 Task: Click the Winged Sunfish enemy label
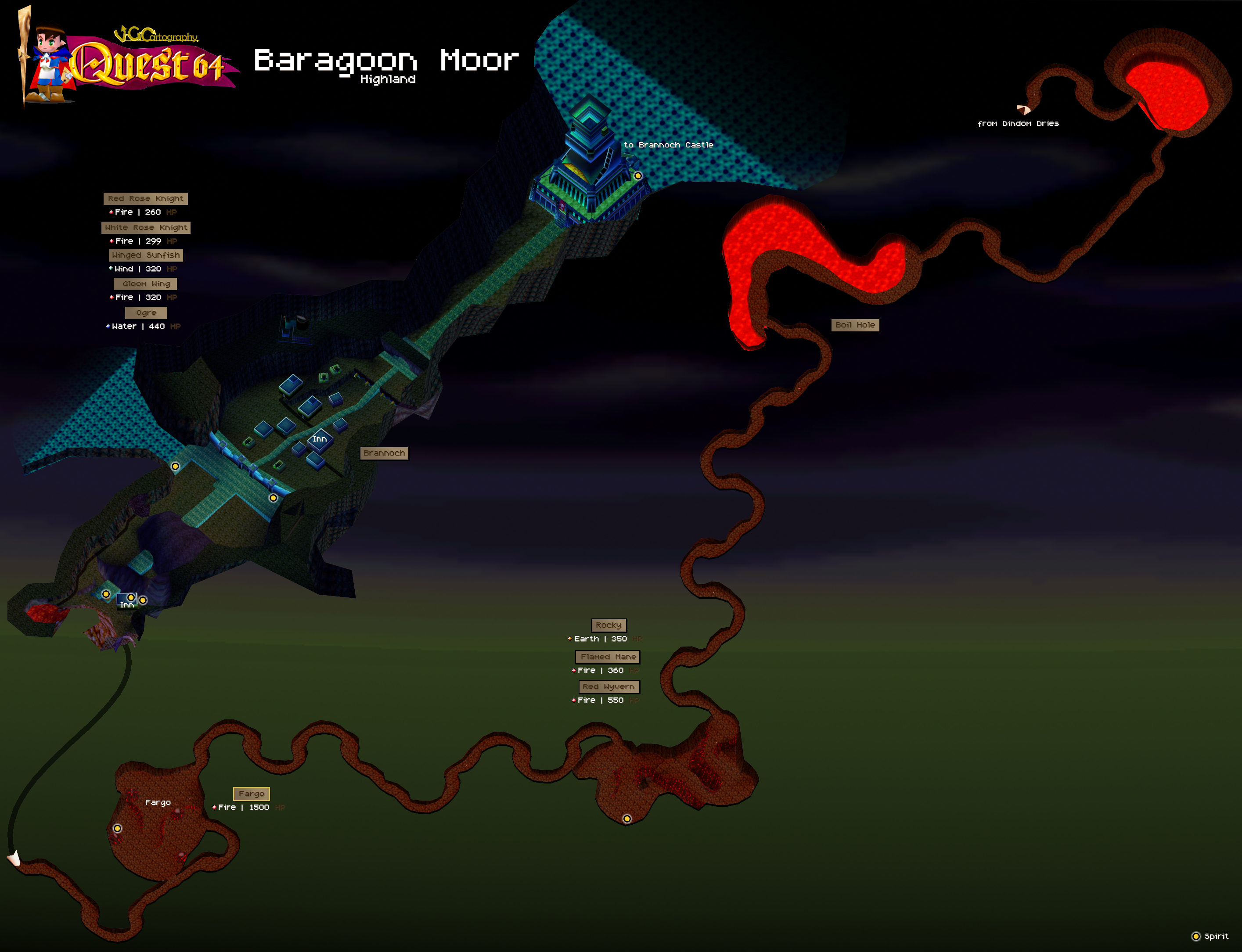146,255
